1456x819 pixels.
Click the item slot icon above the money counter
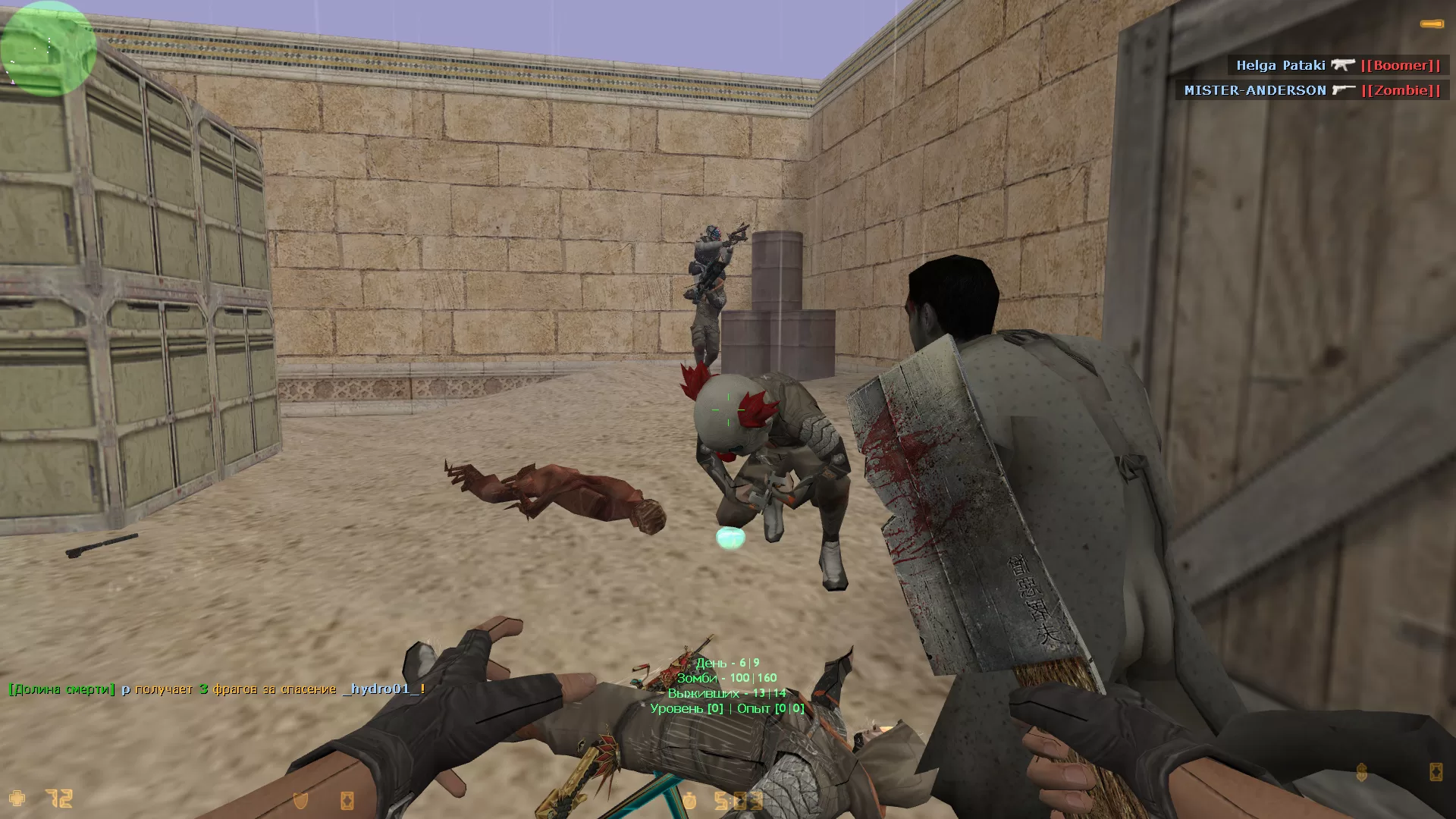(x=1436, y=772)
